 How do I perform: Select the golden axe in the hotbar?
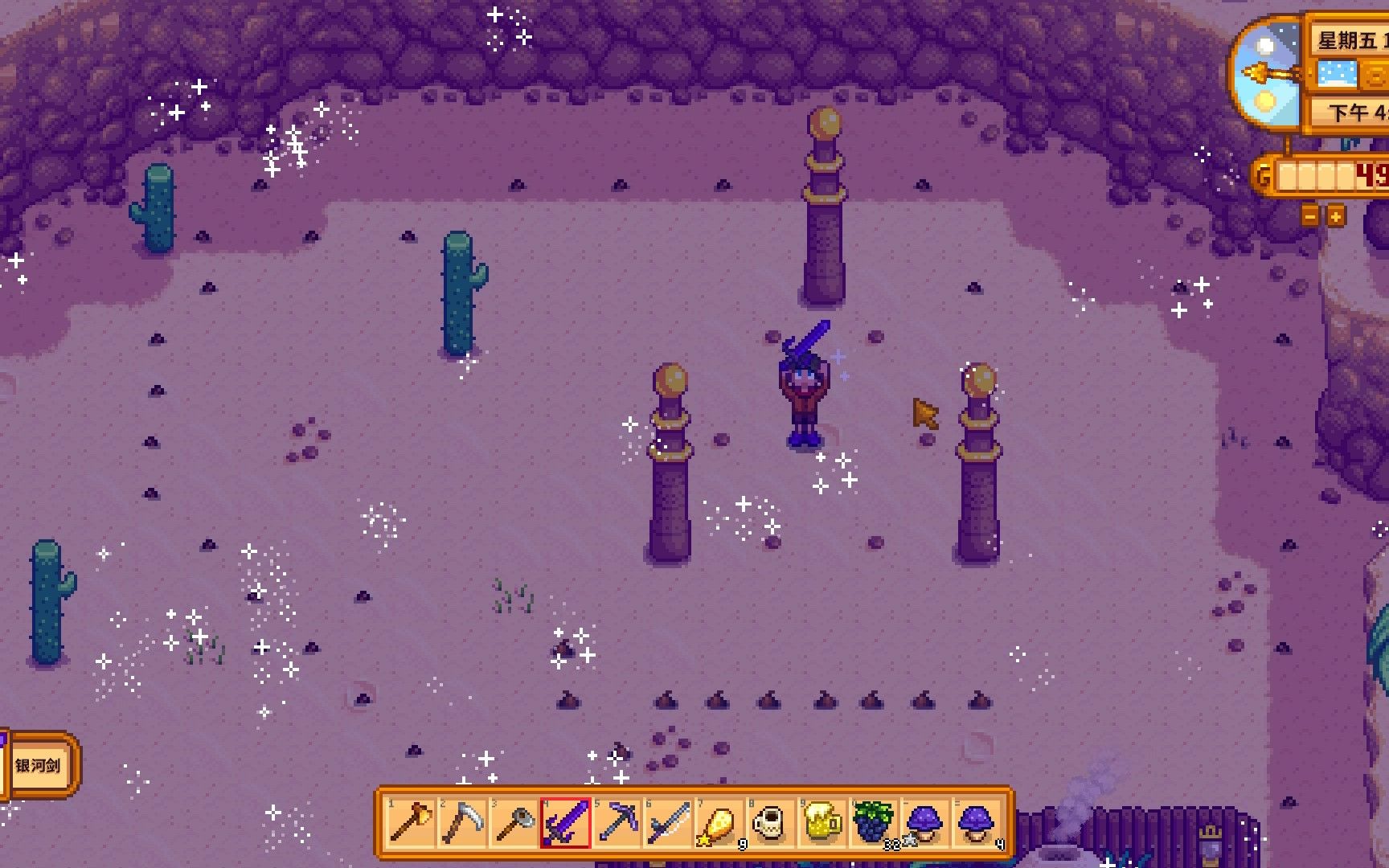[411, 823]
